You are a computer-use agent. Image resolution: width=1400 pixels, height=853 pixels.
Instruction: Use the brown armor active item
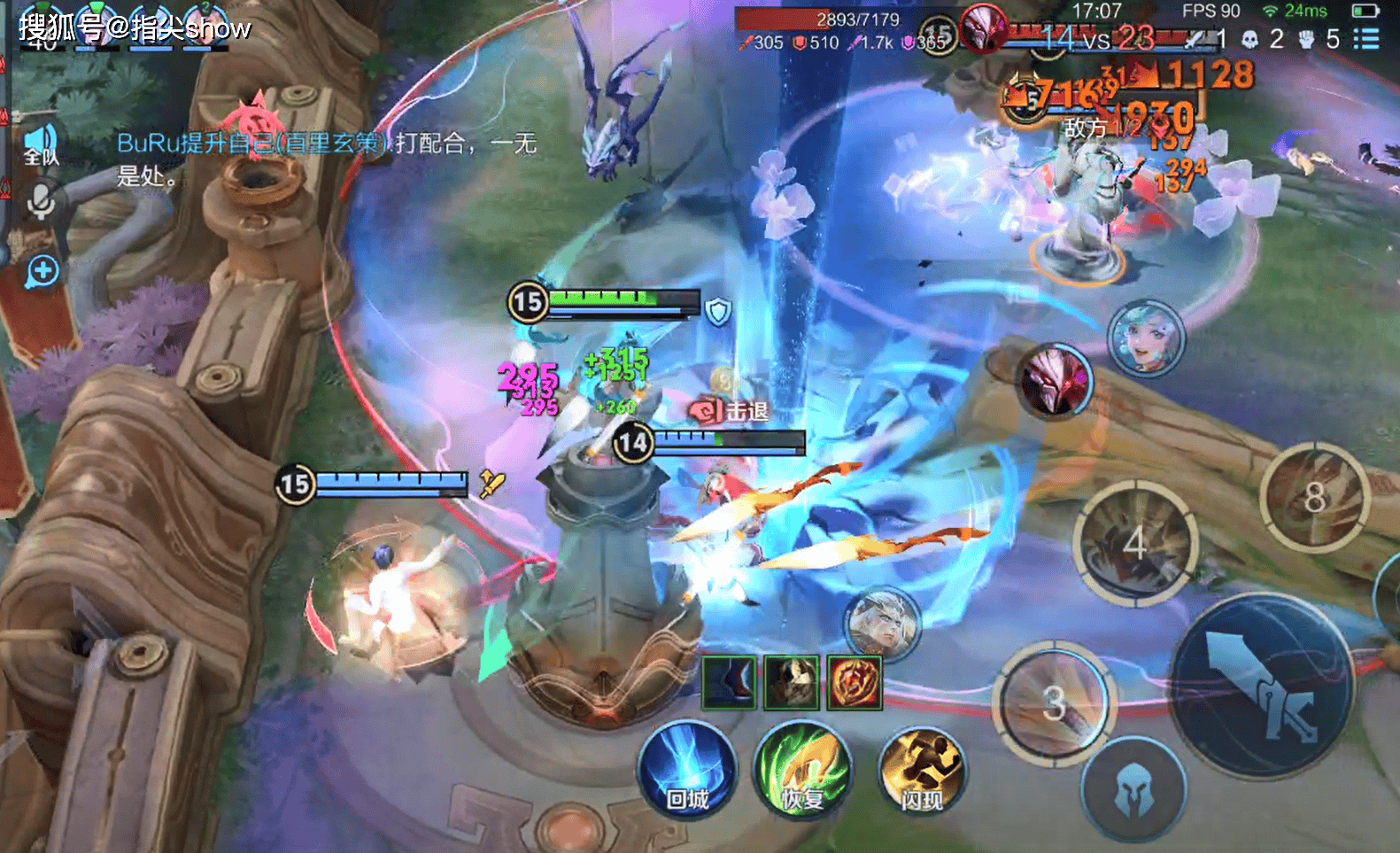point(792,682)
